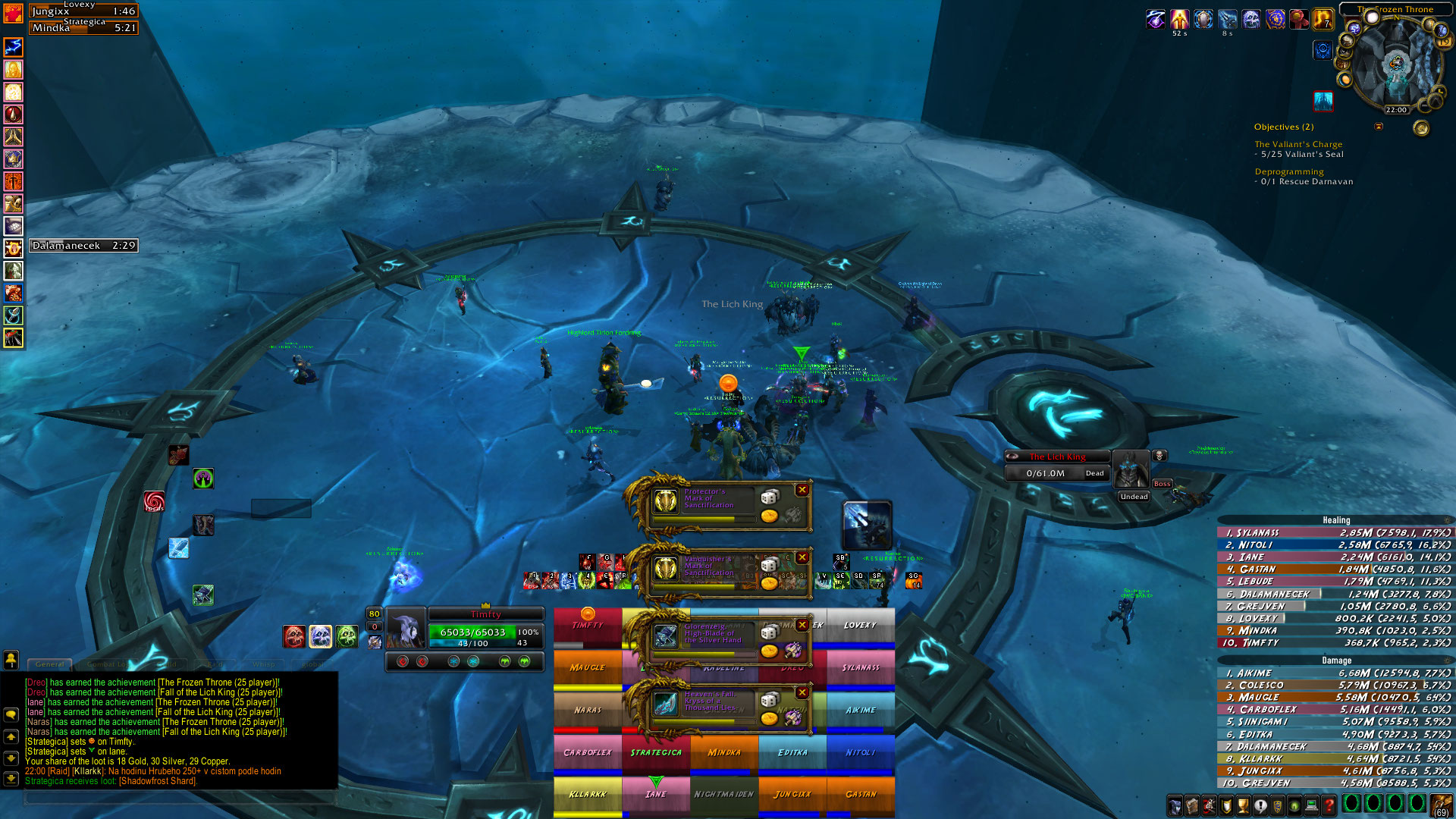Click the Gastan raid frame
1456x819 pixels.
[x=861, y=794]
